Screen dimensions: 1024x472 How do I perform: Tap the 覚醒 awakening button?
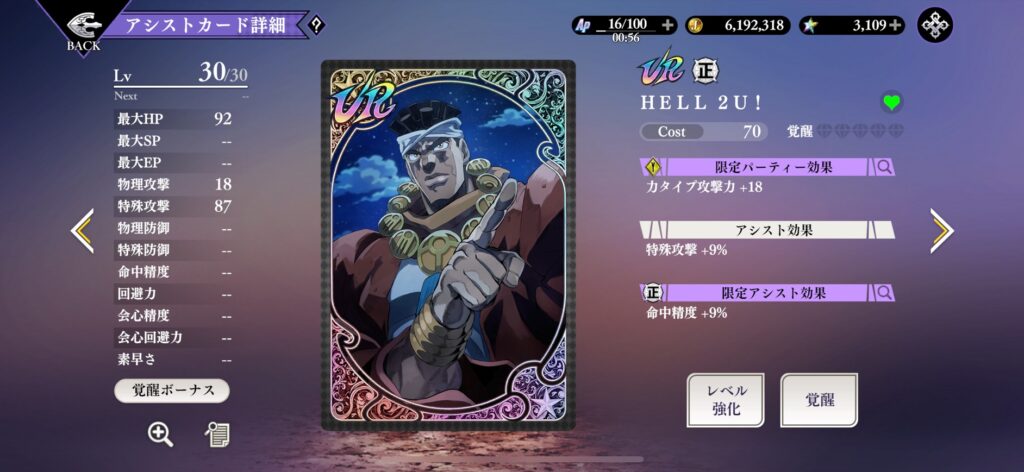(819, 399)
